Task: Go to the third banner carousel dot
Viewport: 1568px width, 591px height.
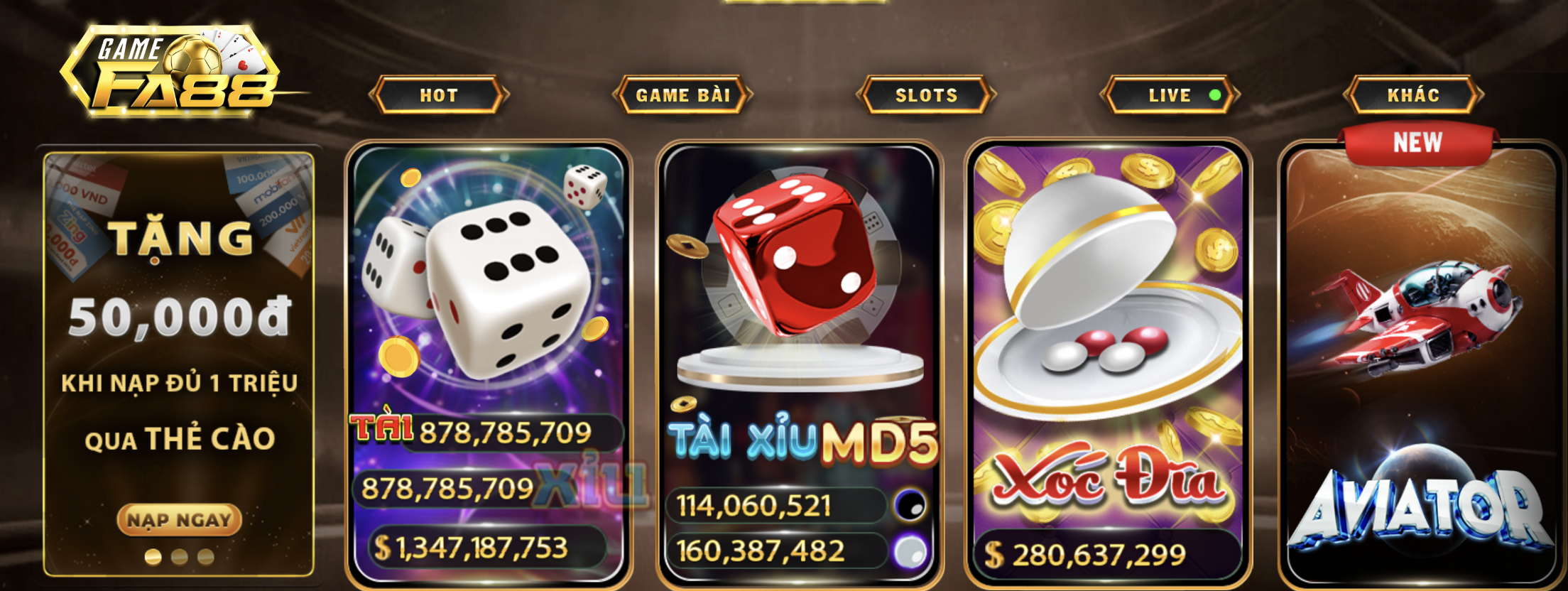Action: [206, 557]
